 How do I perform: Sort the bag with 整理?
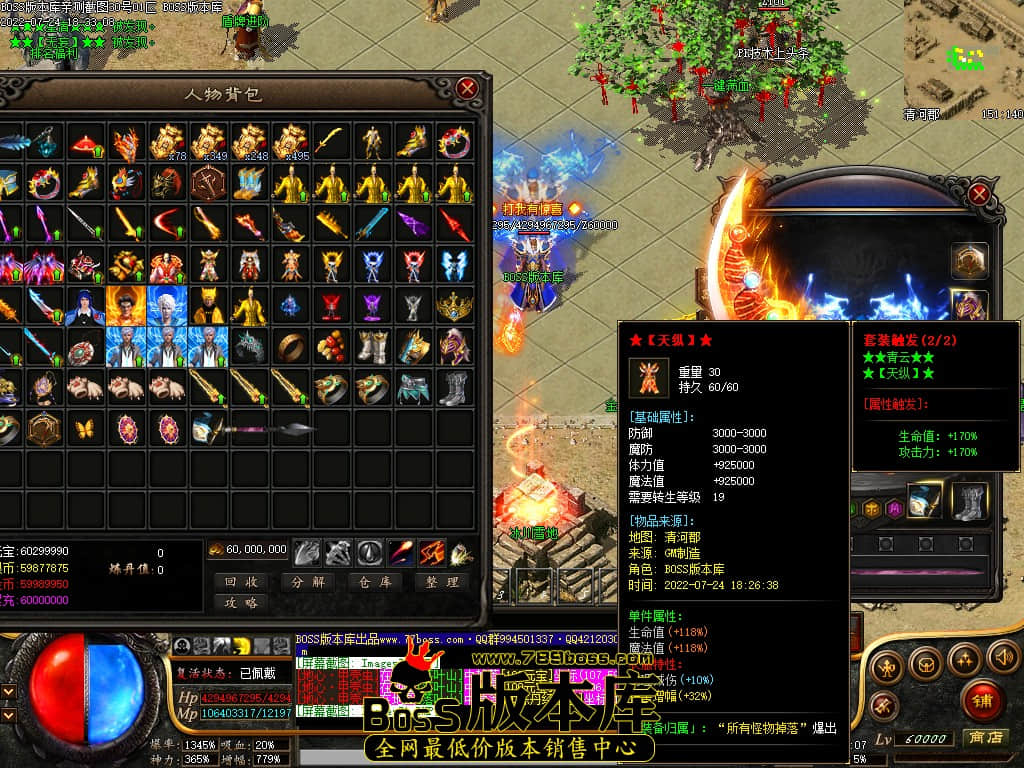coord(440,581)
